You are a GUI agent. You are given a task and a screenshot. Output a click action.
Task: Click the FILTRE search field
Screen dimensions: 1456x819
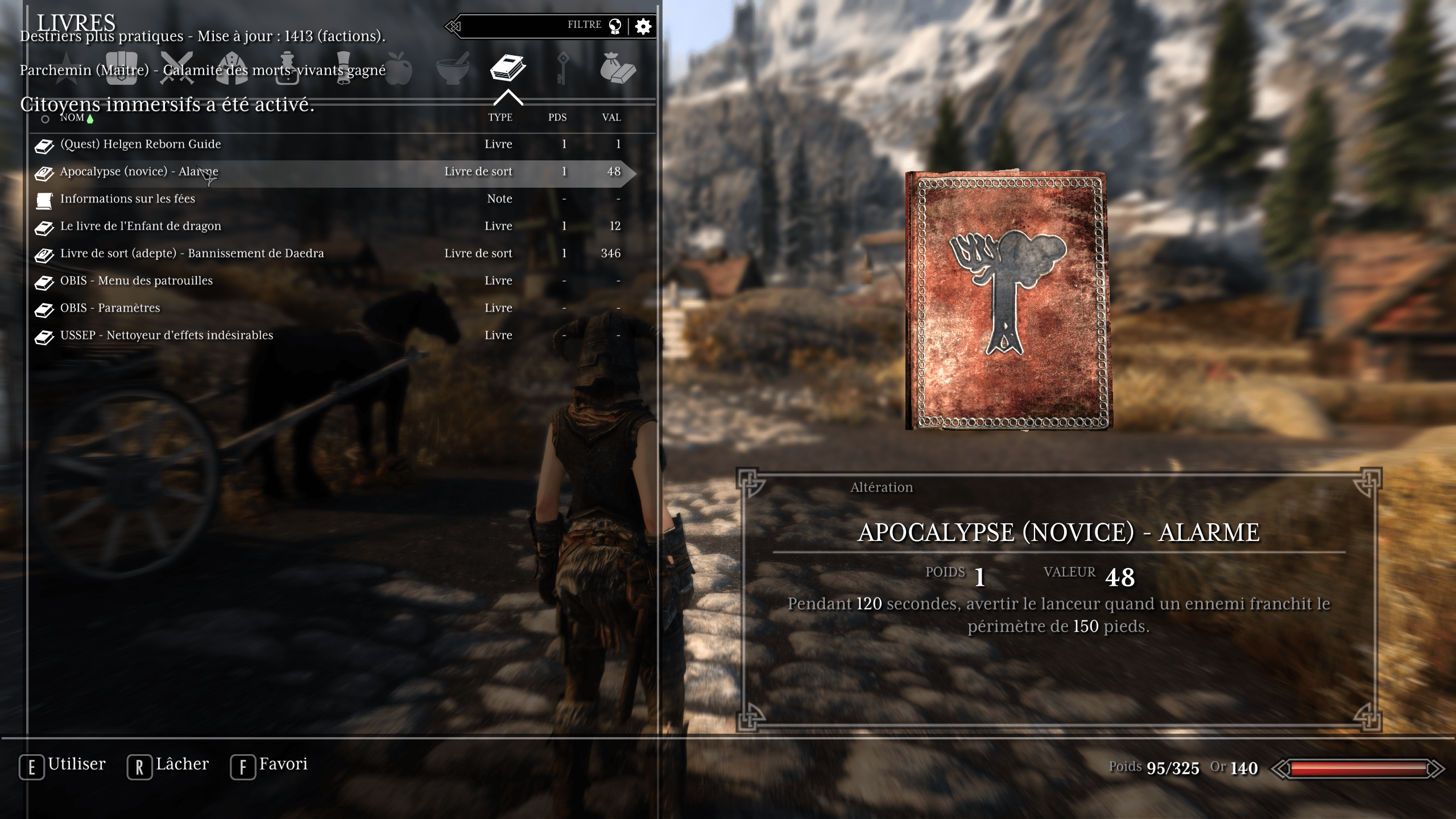click(x=529, y=26)
